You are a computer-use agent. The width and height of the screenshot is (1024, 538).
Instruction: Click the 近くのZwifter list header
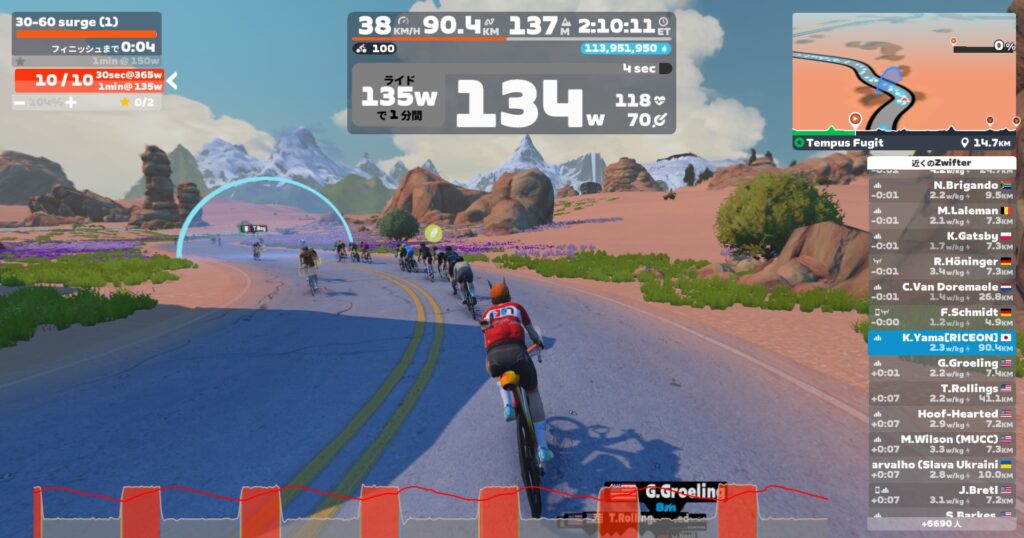click(x=941, y=162)
